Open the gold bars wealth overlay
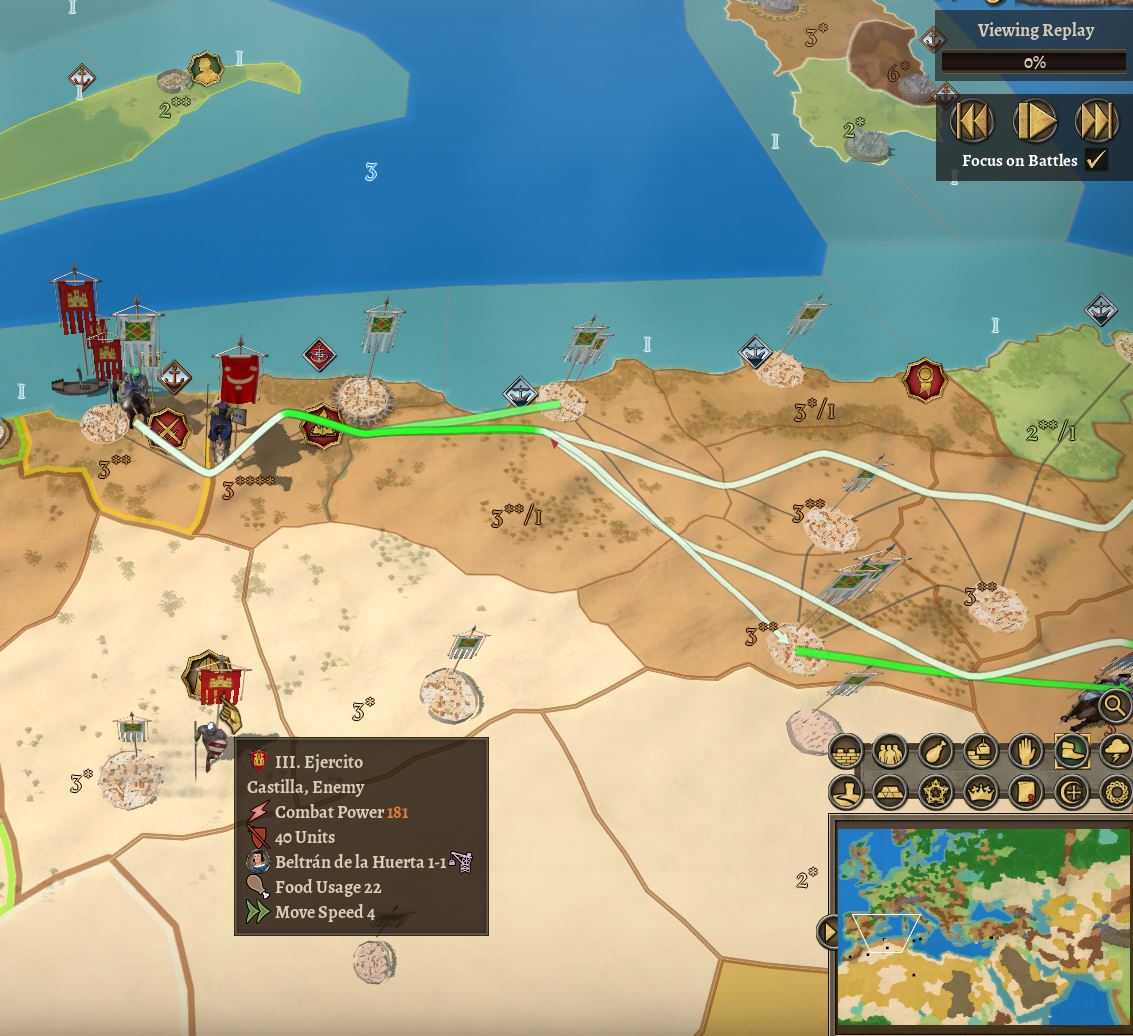This screenshot has height=1036, width=1133. click(889, 793)
